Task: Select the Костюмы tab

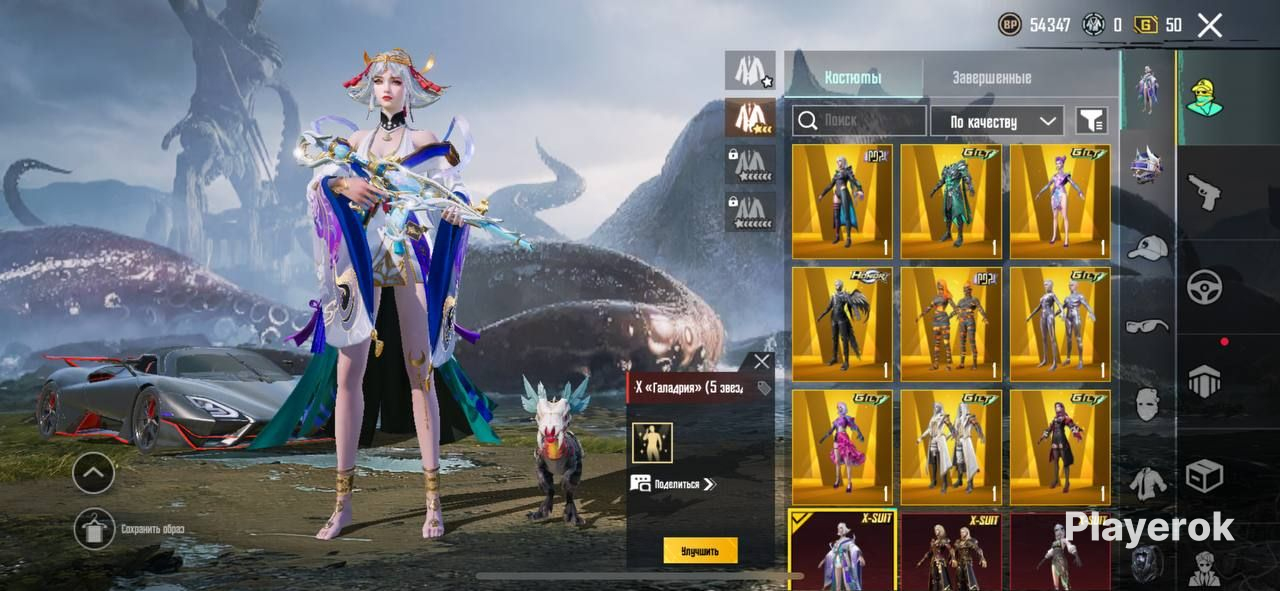Action: (853, 77)
